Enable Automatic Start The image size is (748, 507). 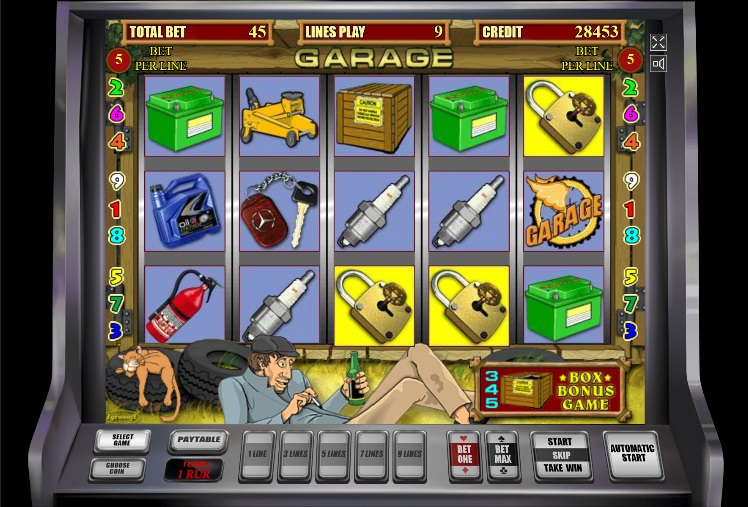632,455
